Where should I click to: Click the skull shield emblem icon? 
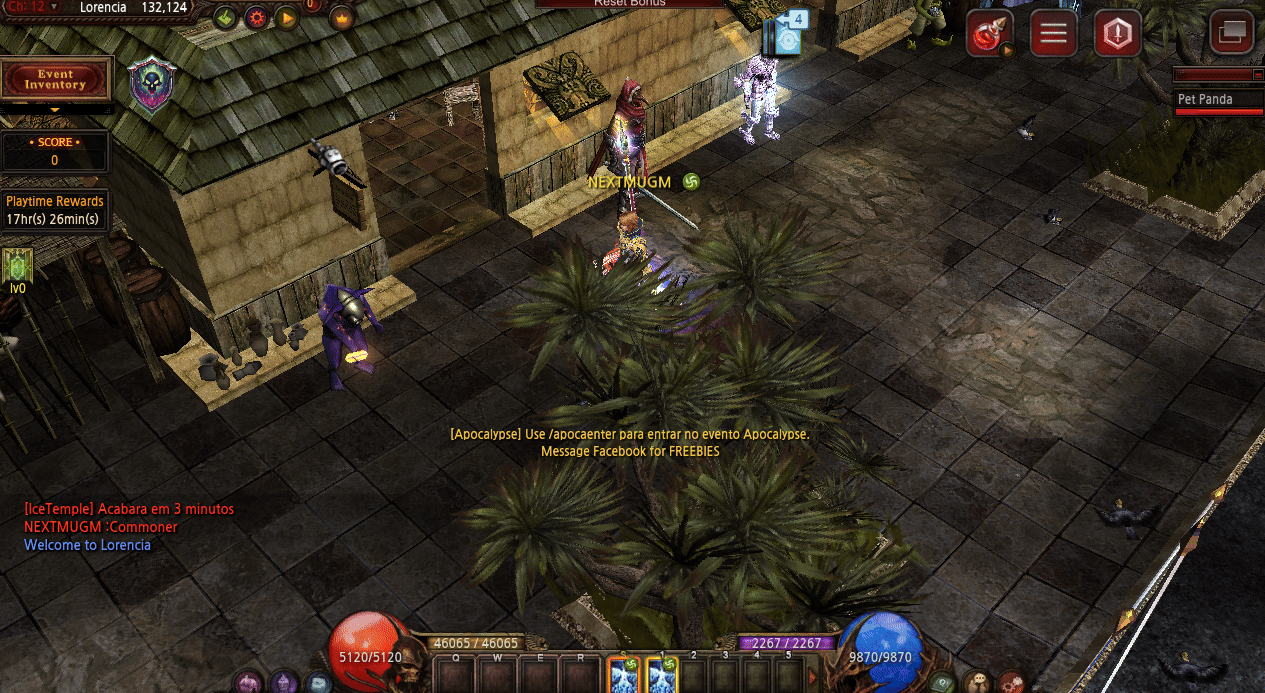click(151, 85)
